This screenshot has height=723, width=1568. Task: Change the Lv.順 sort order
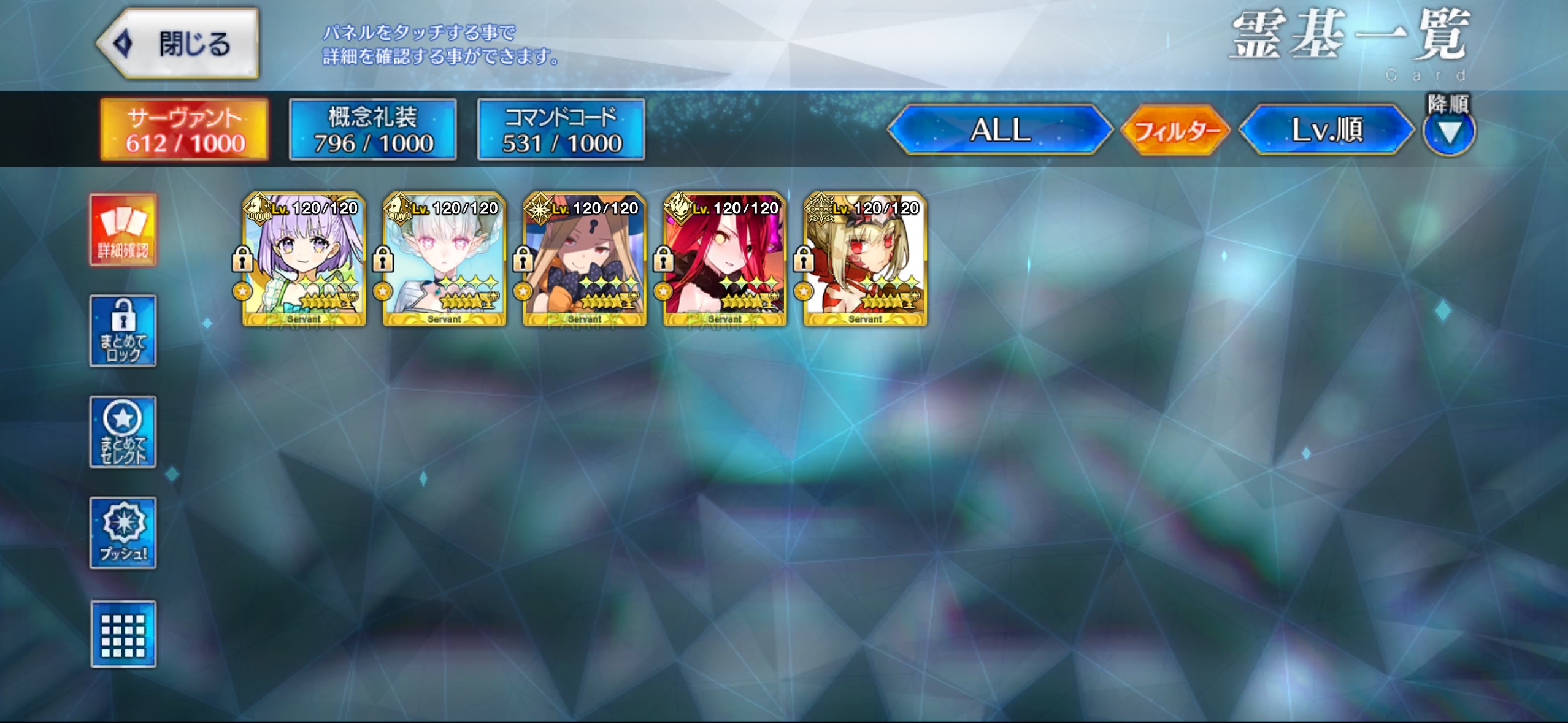[1326, 129]
